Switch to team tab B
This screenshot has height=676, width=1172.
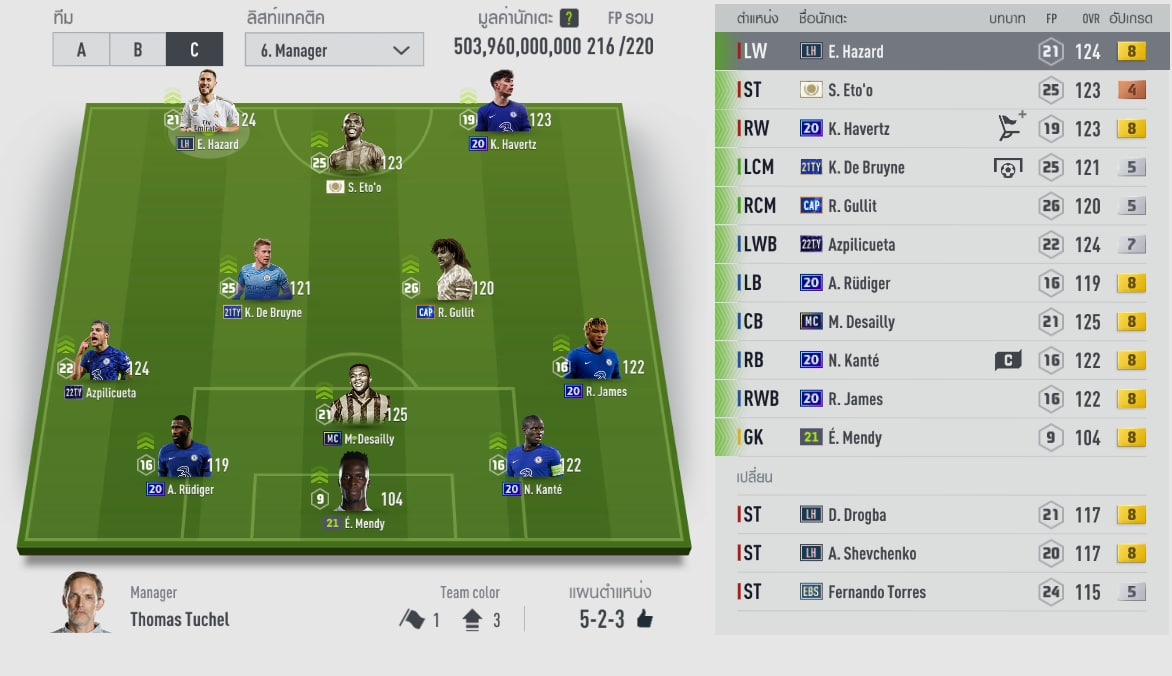[138, 50]
